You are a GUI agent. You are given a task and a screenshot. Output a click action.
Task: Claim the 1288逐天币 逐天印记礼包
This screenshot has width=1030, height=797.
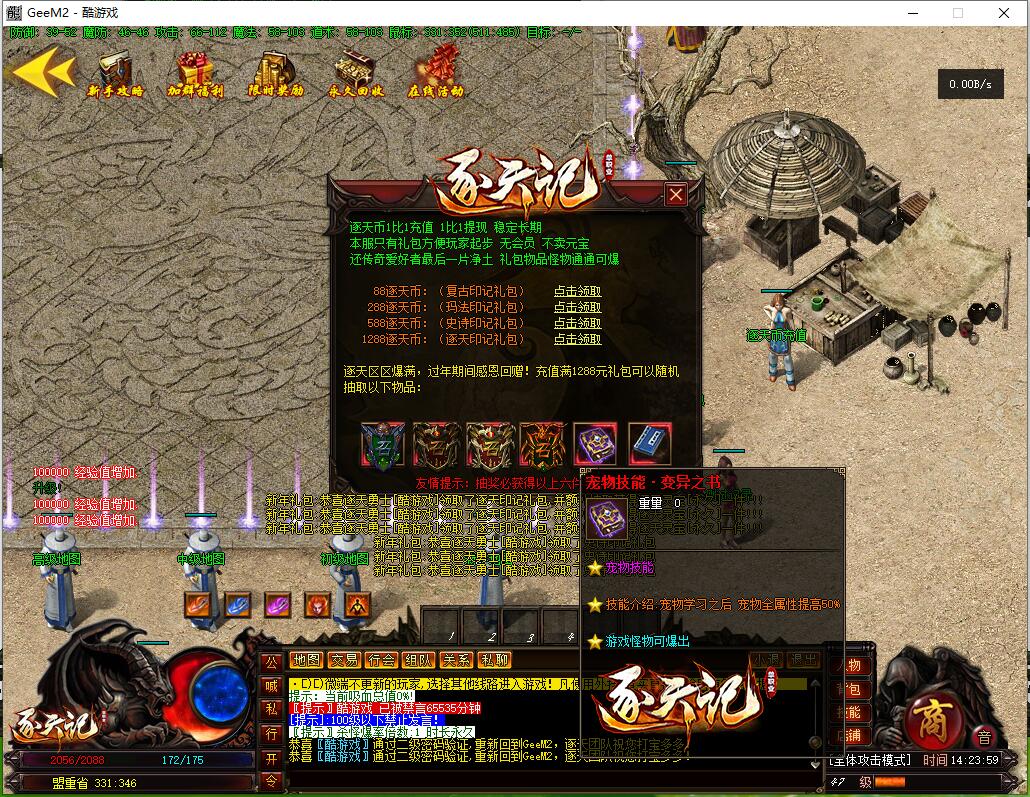pyautogui.click(x=578, y=340)
